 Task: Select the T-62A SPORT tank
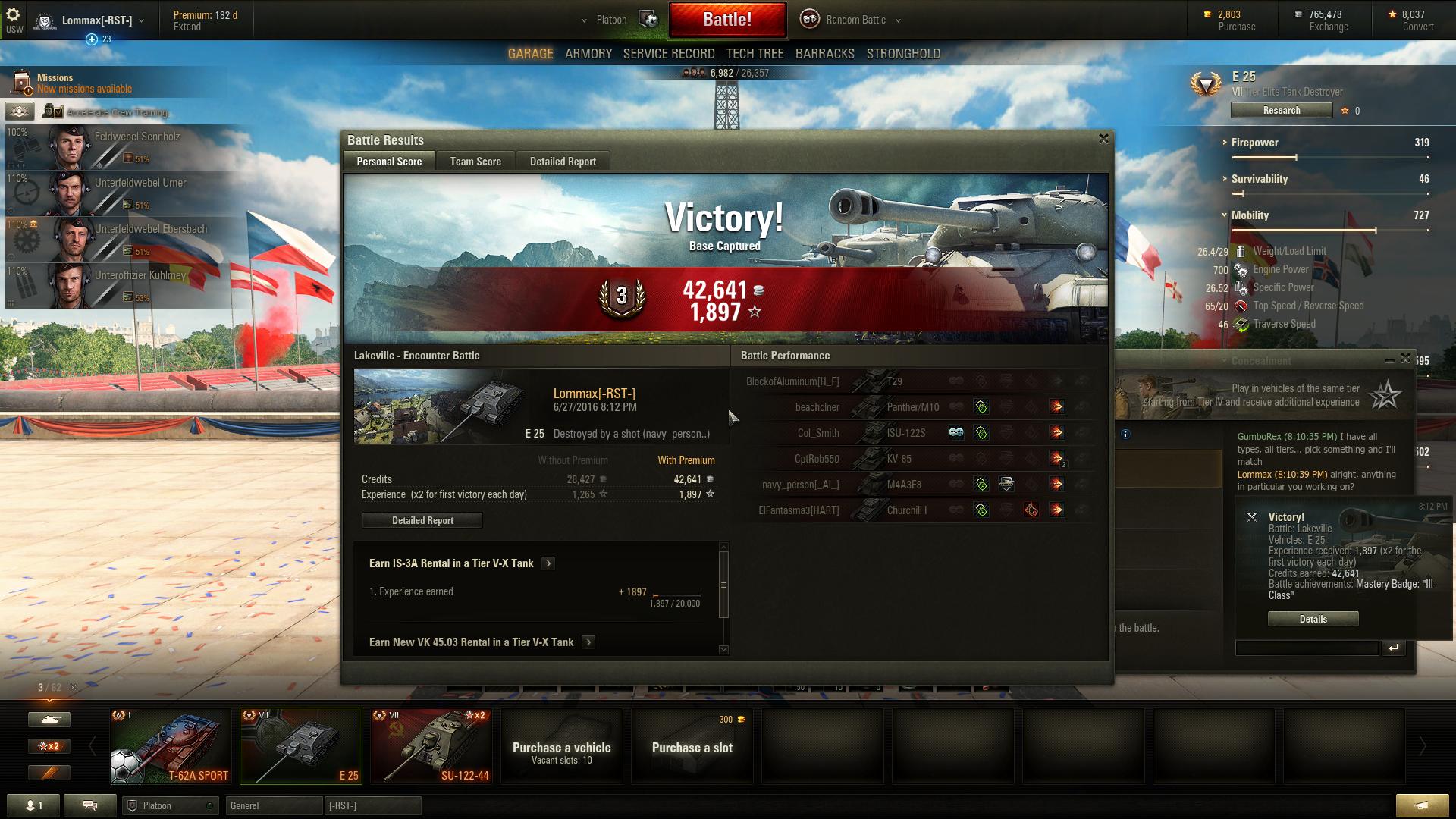pyautogui.click(x=171, y=746)
